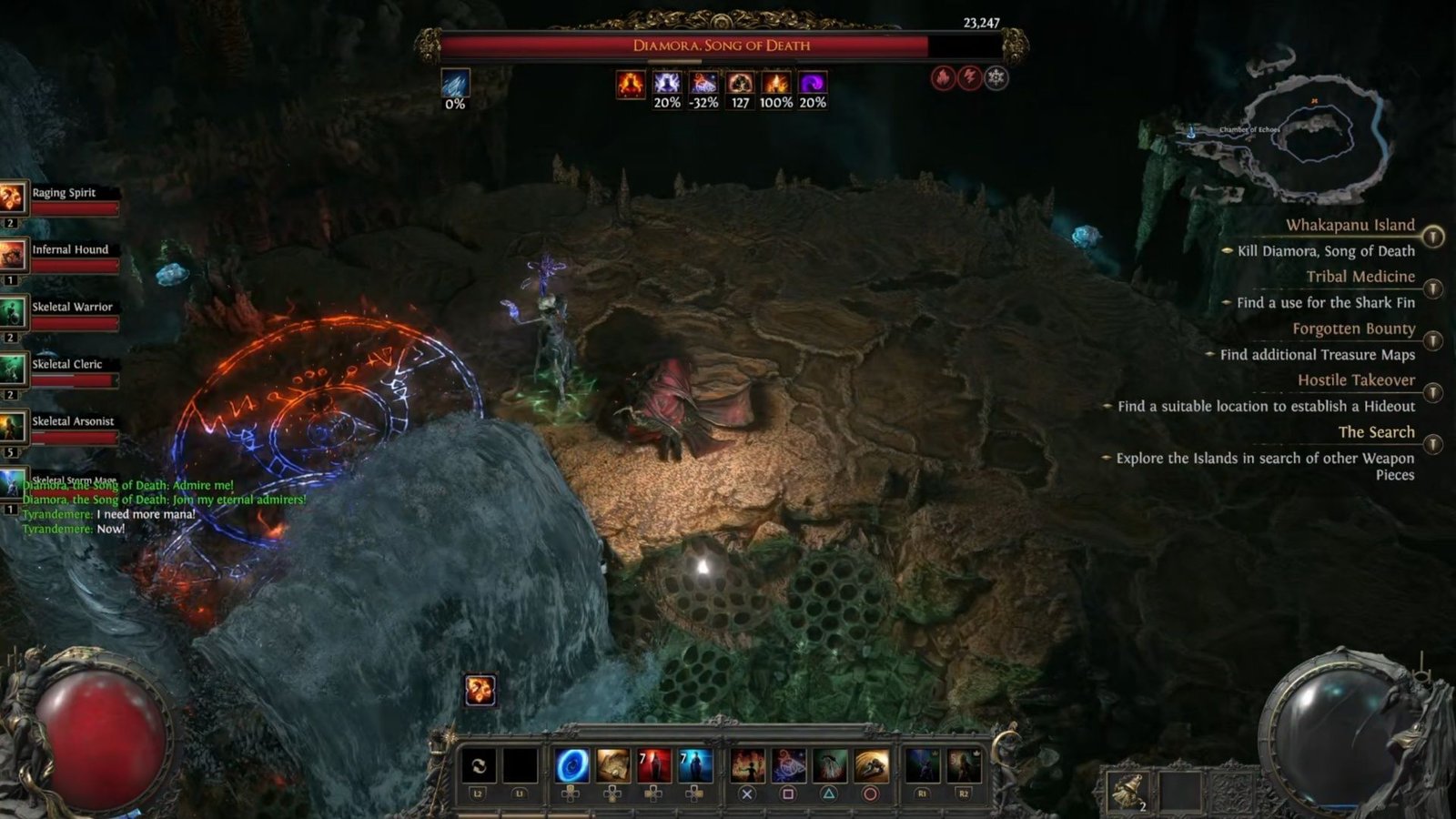The height and width of the screenshot is (819, 1456).
Task: Use the treasure map hotbar slot
Action: [612, 766]
